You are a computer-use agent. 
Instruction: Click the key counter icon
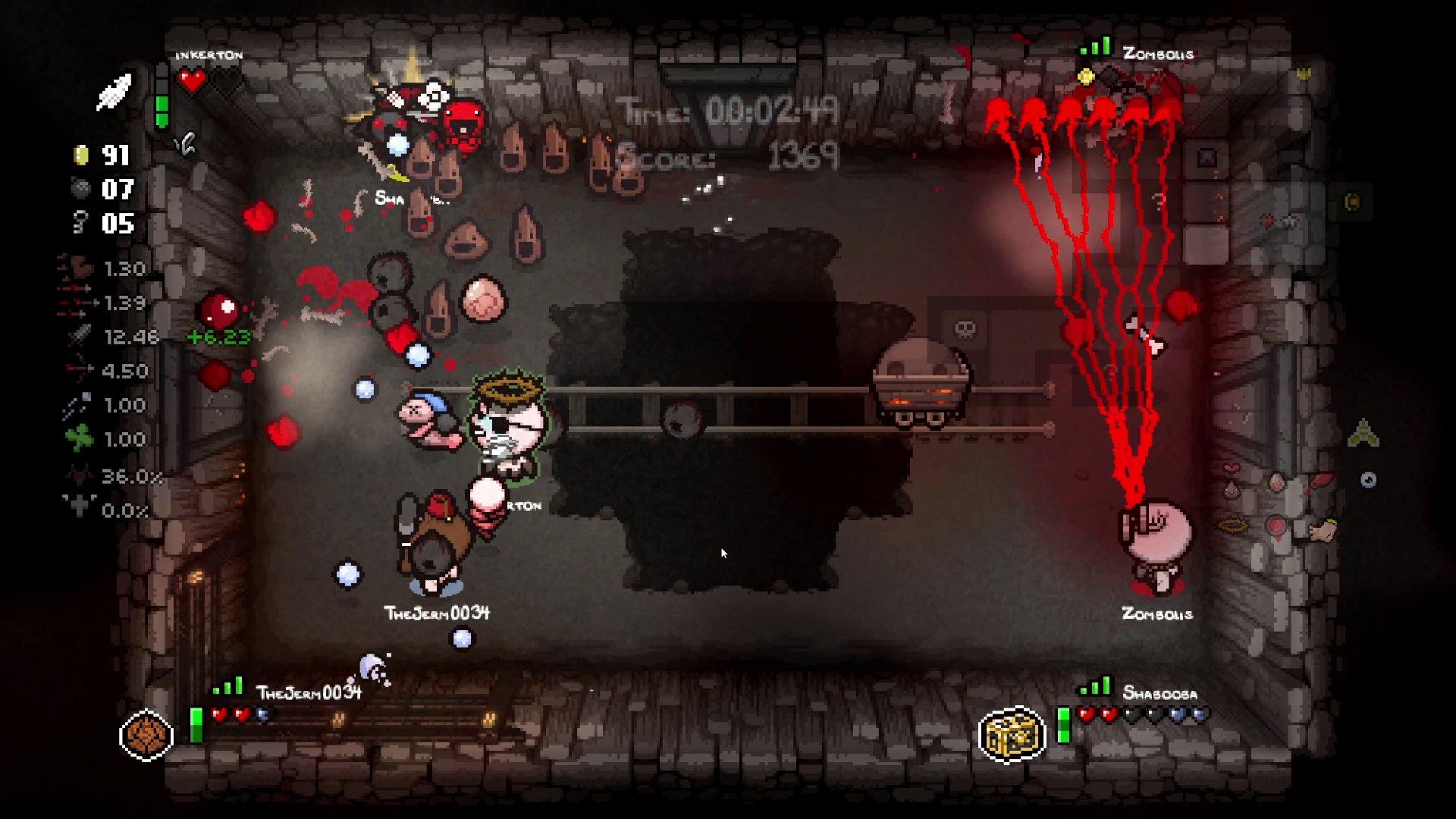click(x=80, y=222)
